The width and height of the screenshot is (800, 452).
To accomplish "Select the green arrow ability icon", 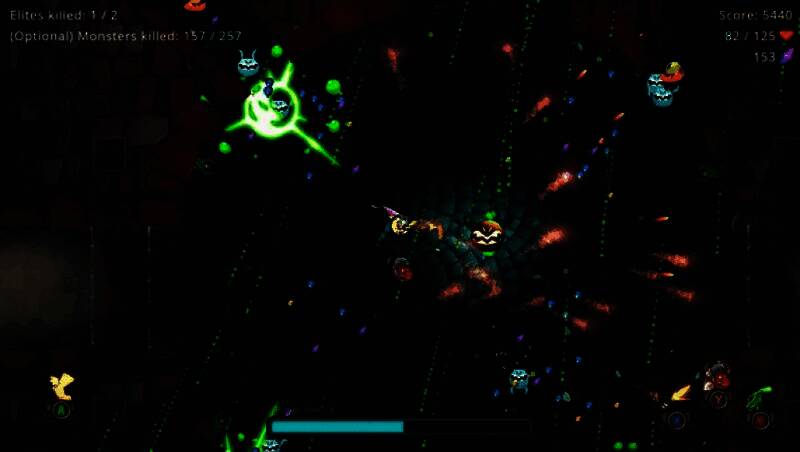I will (x=759, y=397).
